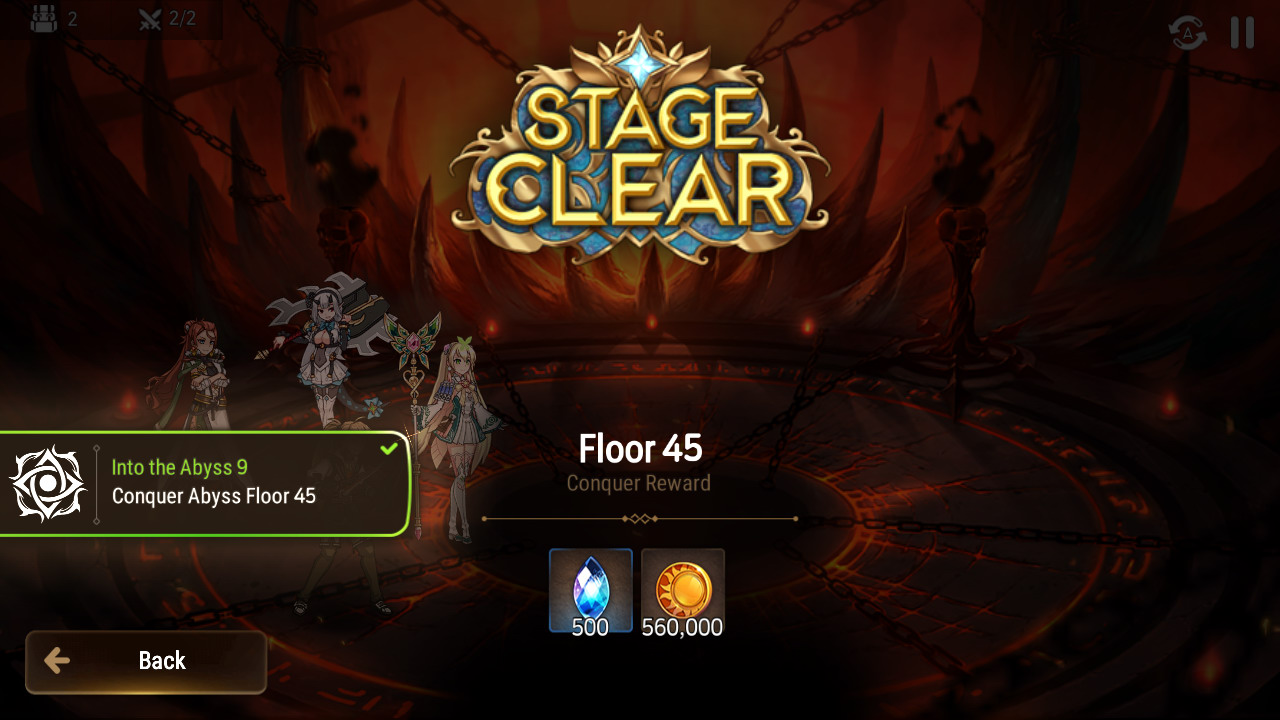
Task: Inspect the 560,000 gold coin reward
Action: [x=683, y=590]
